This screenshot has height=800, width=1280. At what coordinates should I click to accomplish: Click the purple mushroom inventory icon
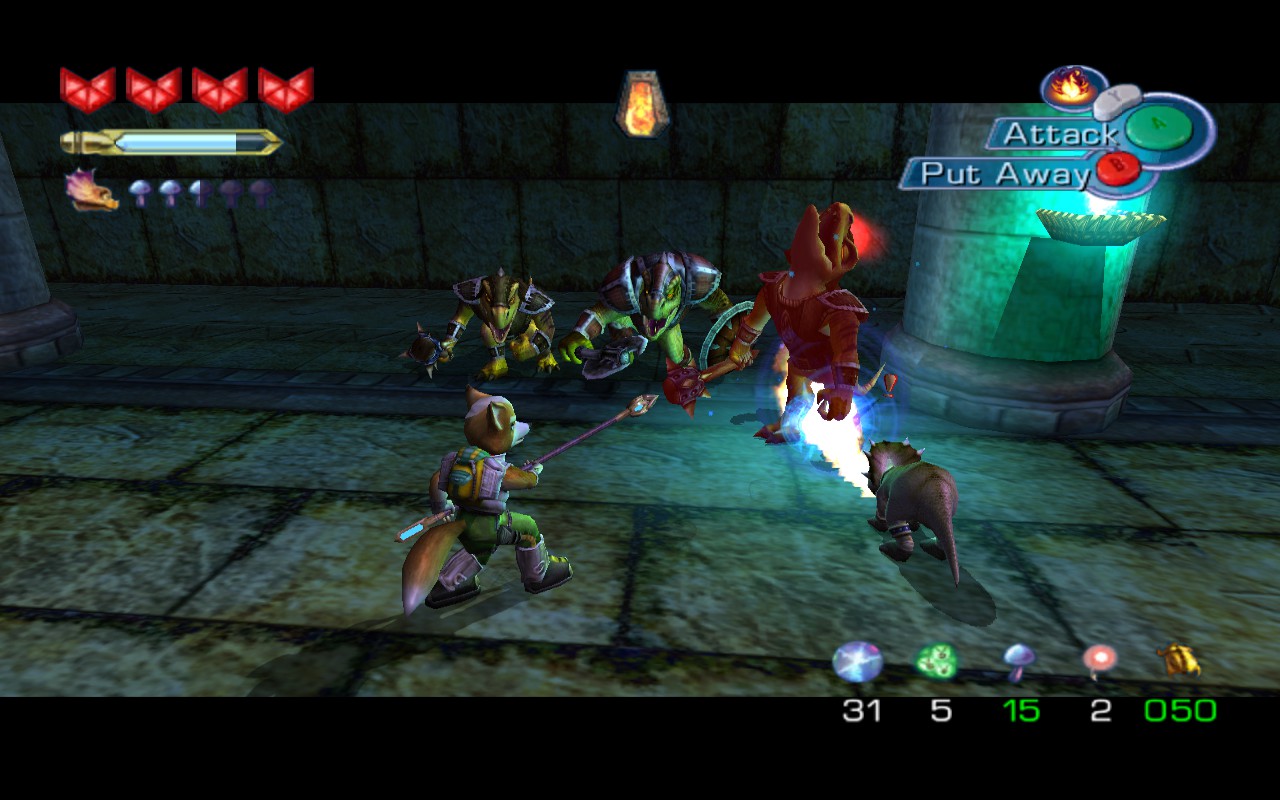[x=1018, y=660]
